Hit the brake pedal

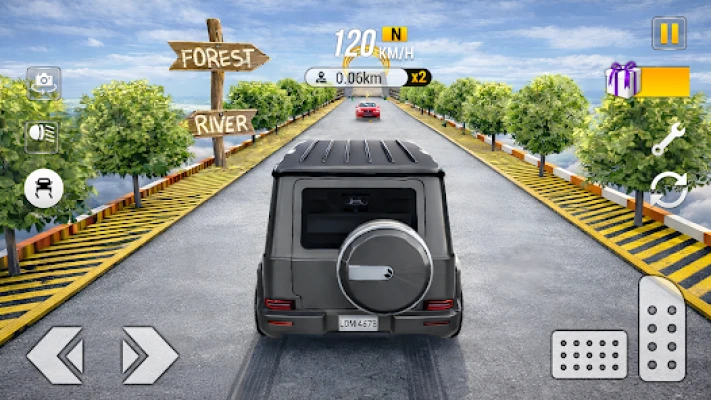click(x=589, y=354)
